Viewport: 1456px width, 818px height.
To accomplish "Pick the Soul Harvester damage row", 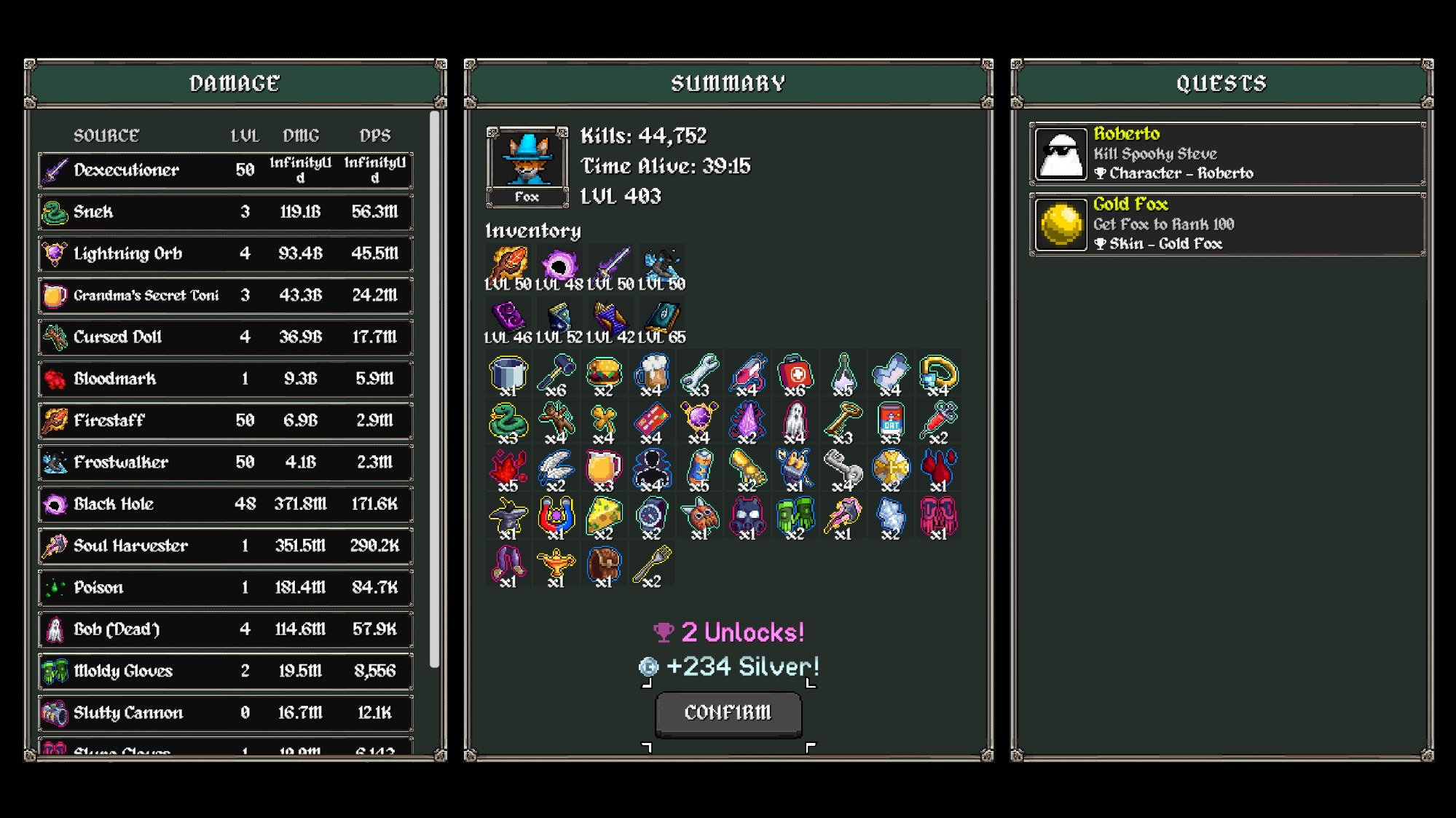I will pos(226,546).
